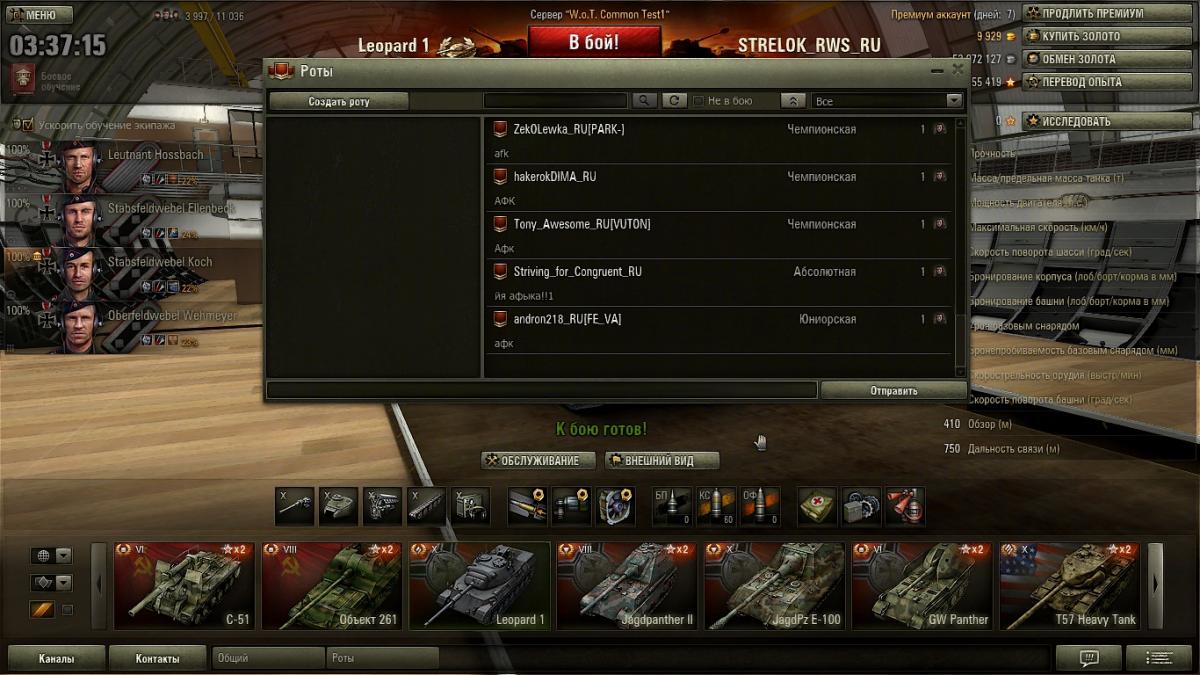
Task: Open the main Меню button
Action: point(40,16)
